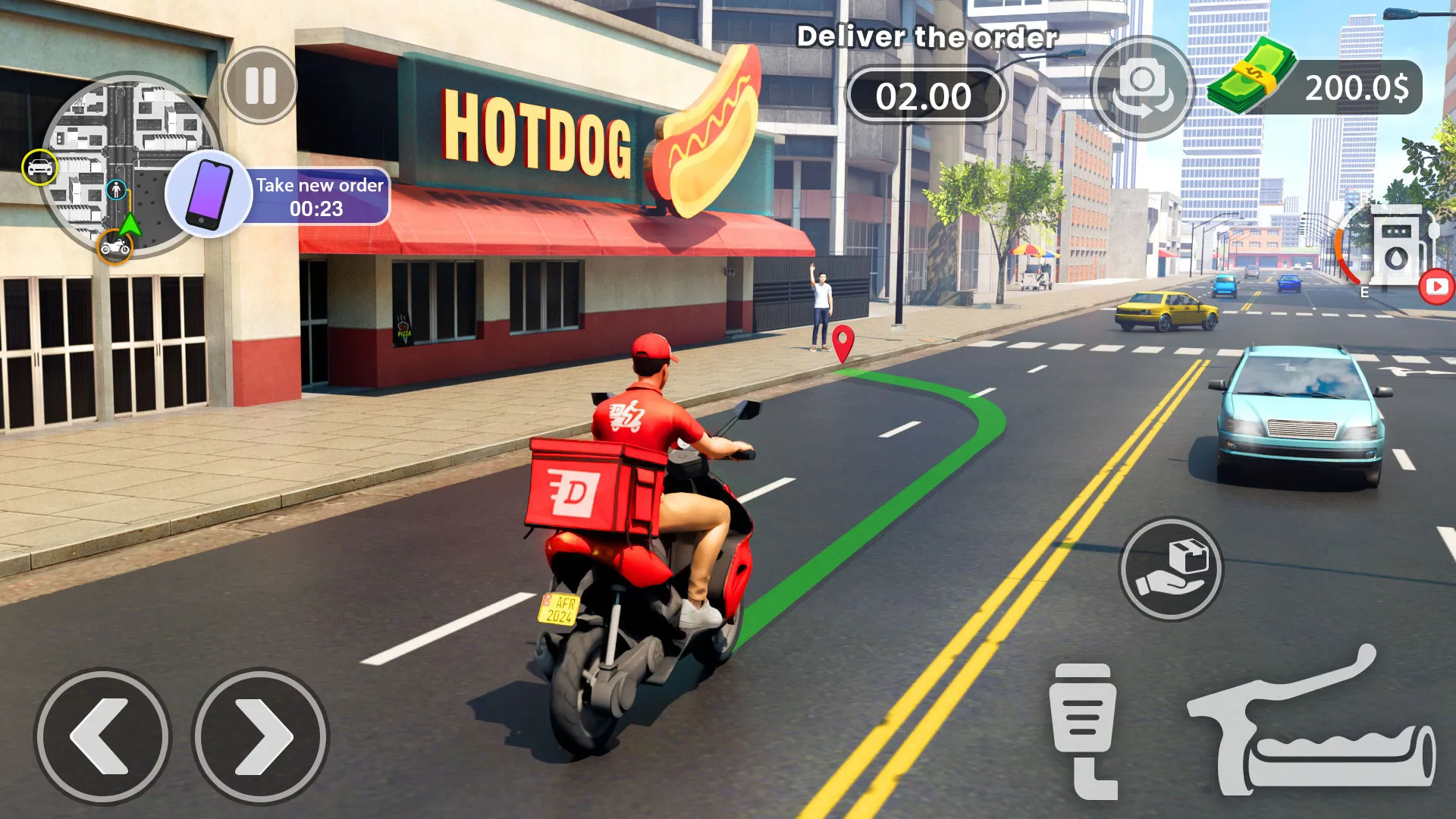The width and height of the screenshot is (1456, 819).
Task: Toggle pause on the gameplay
Action: coord(259,86)
